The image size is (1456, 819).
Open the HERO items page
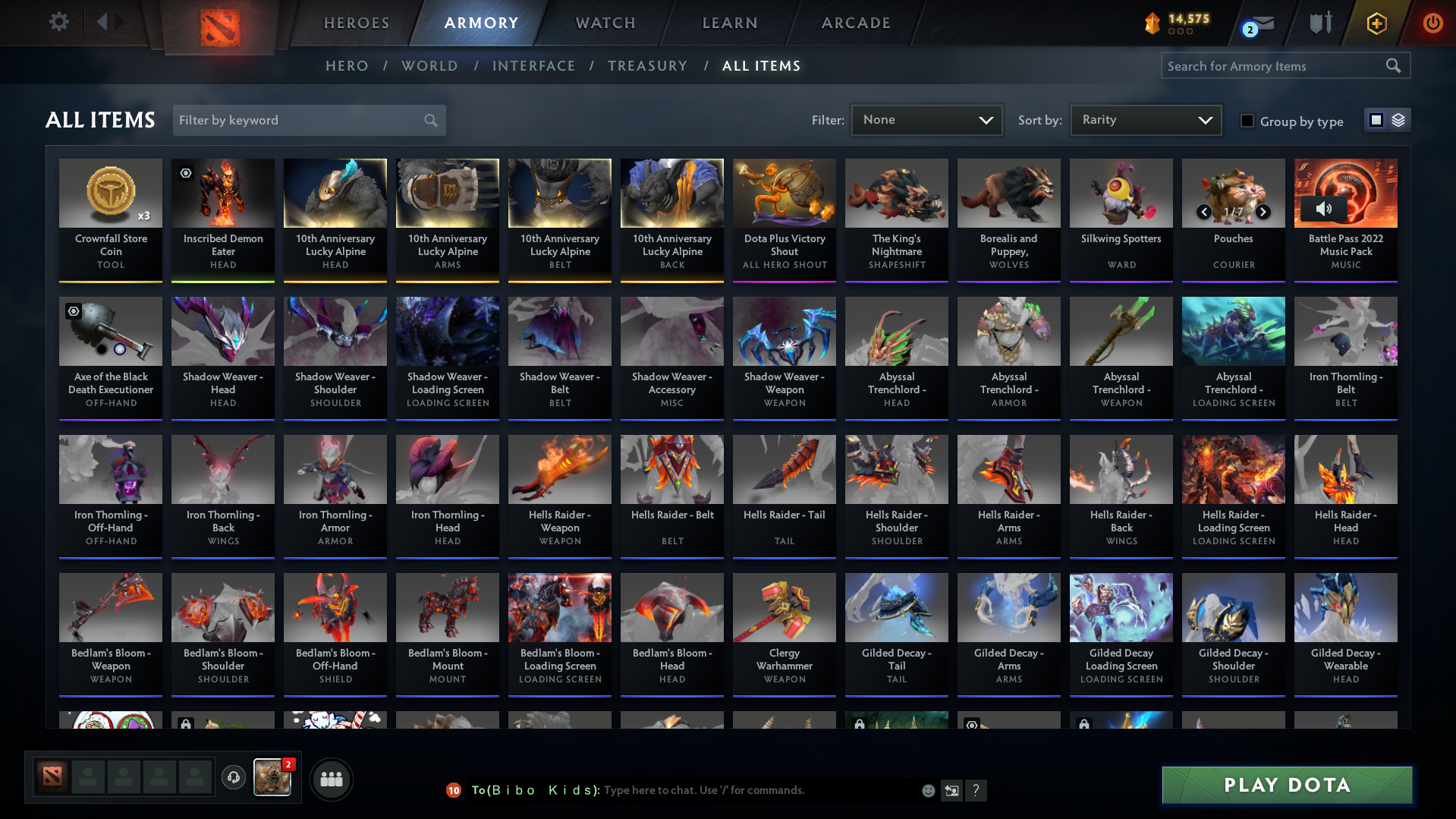[347, 66]
